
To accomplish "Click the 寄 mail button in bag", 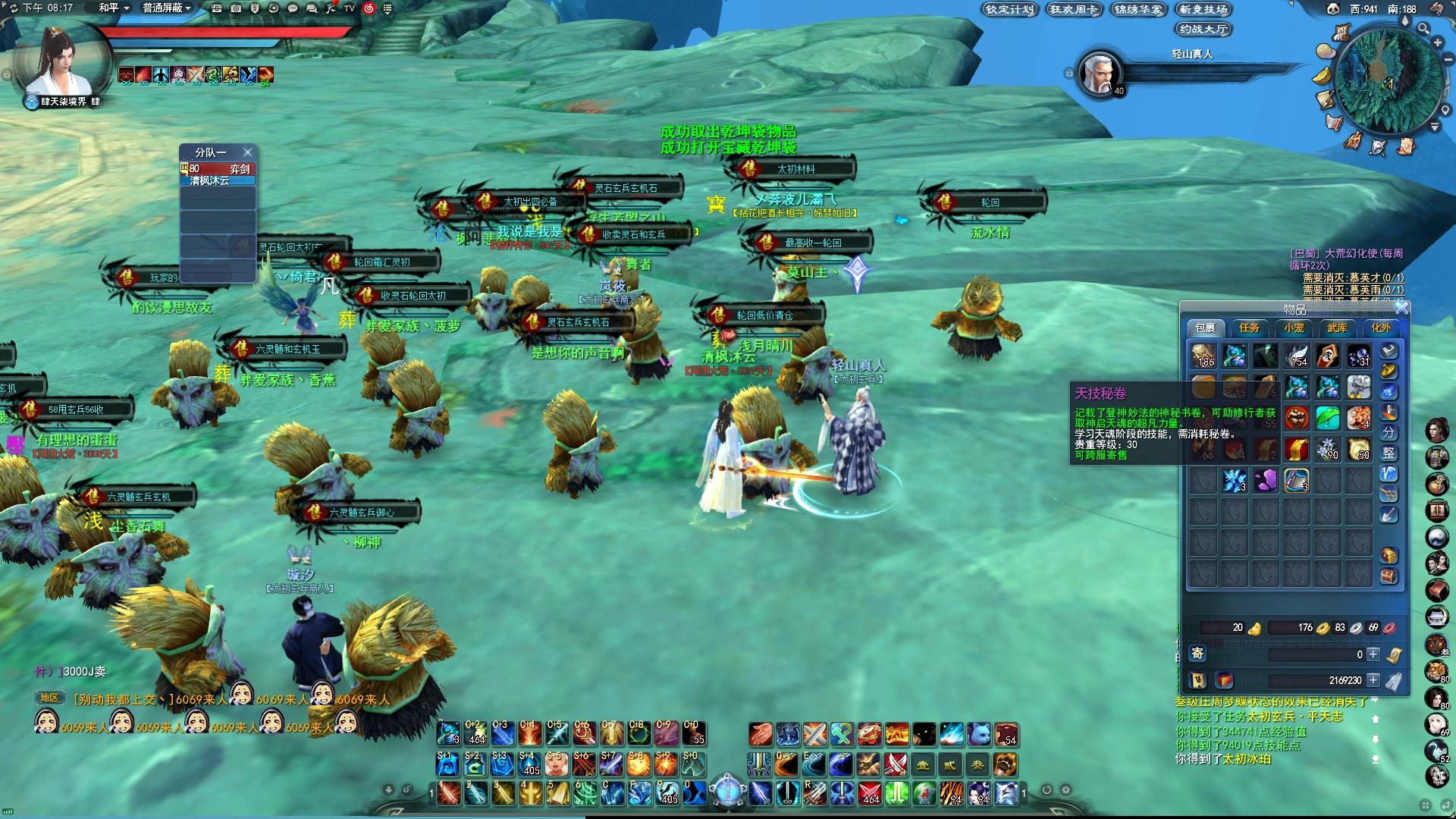I will [1197, 653].
